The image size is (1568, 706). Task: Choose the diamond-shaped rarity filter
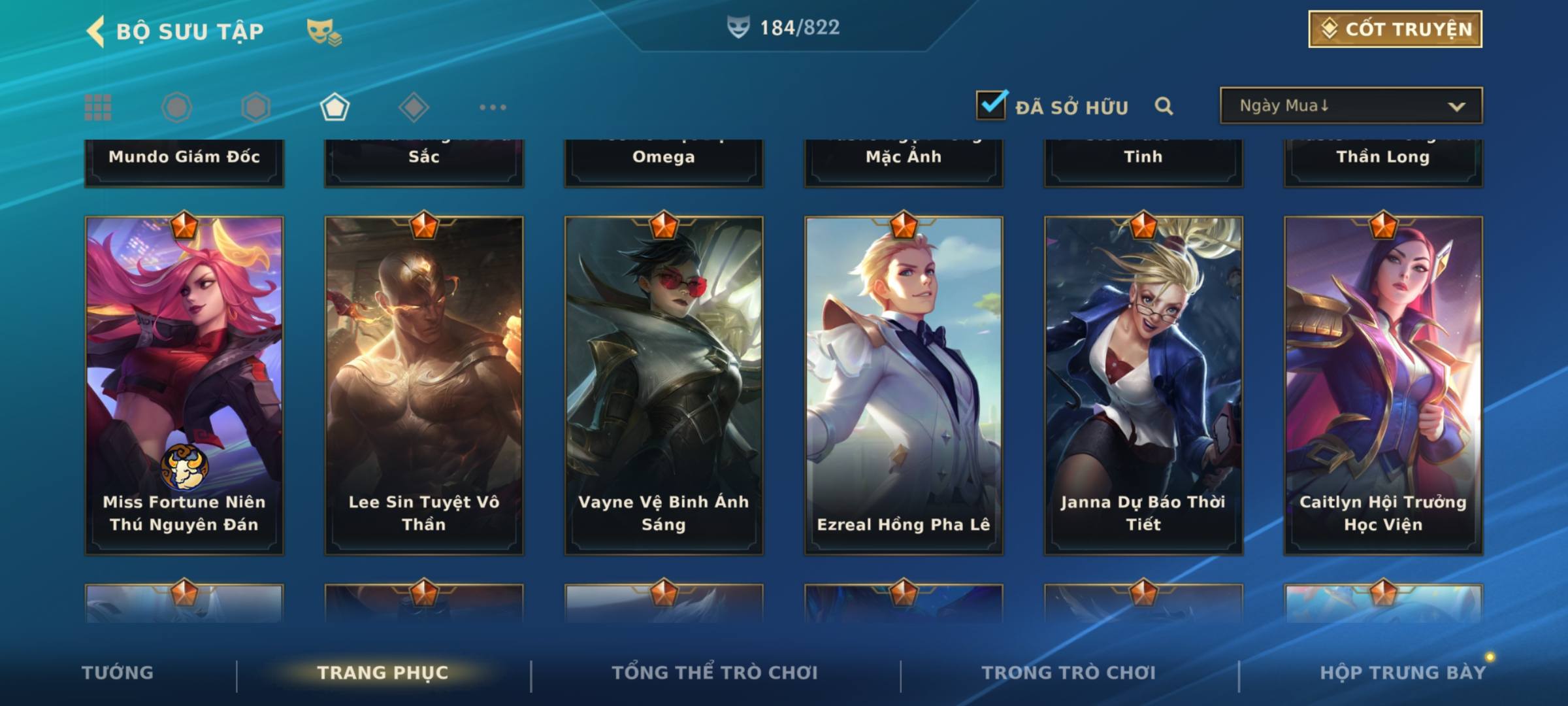(x=414, y=107)
